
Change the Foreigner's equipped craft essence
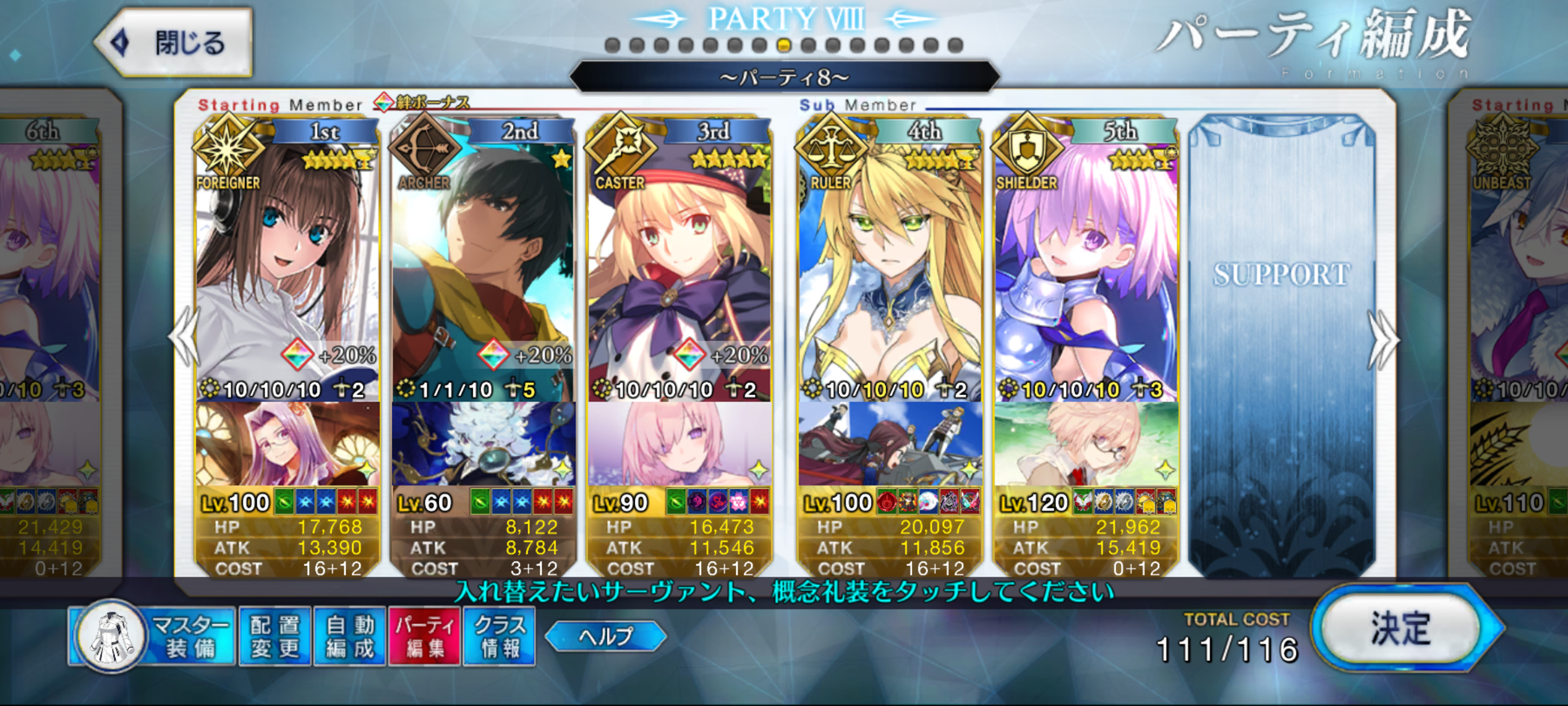pyautogui.click(x=287, y=445)
